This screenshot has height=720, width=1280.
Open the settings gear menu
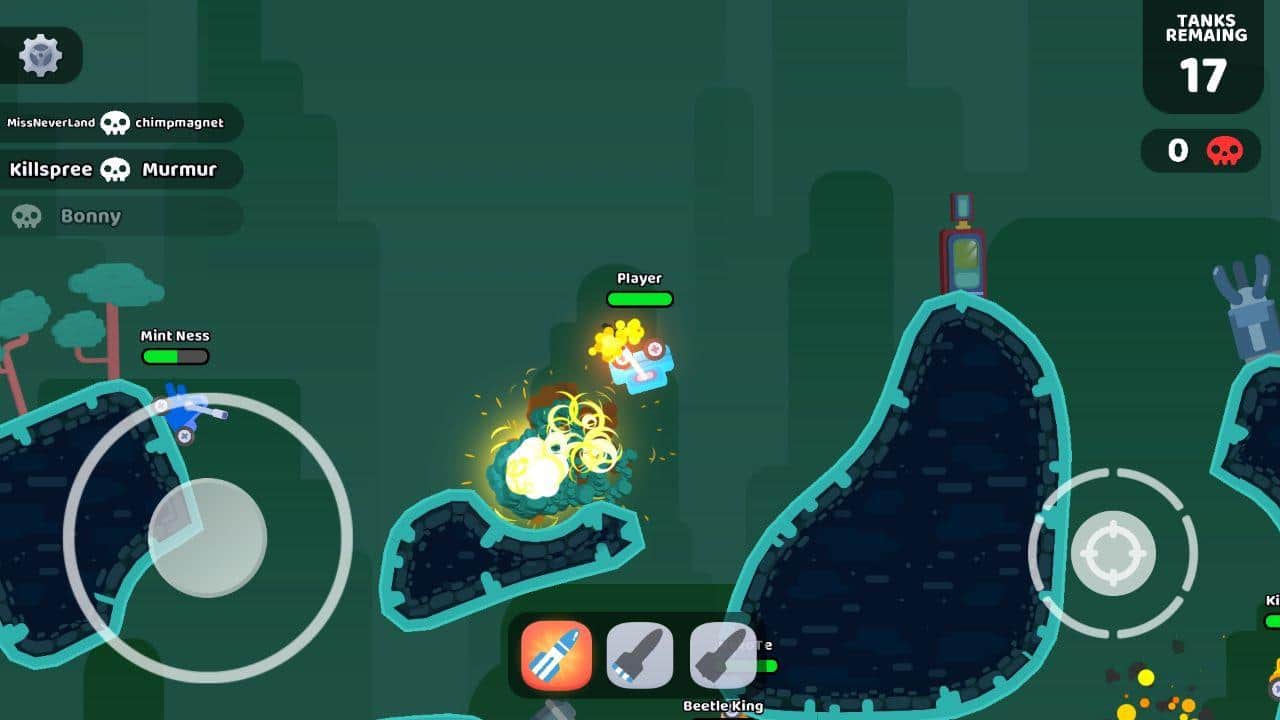41,56
